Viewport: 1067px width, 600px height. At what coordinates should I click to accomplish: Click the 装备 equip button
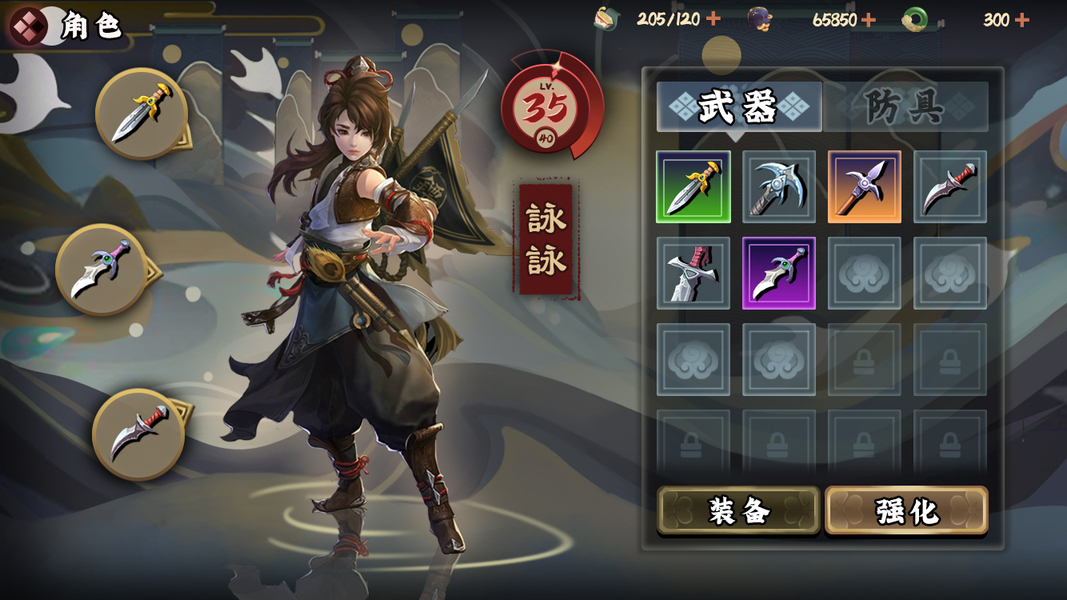click(739, 511)
